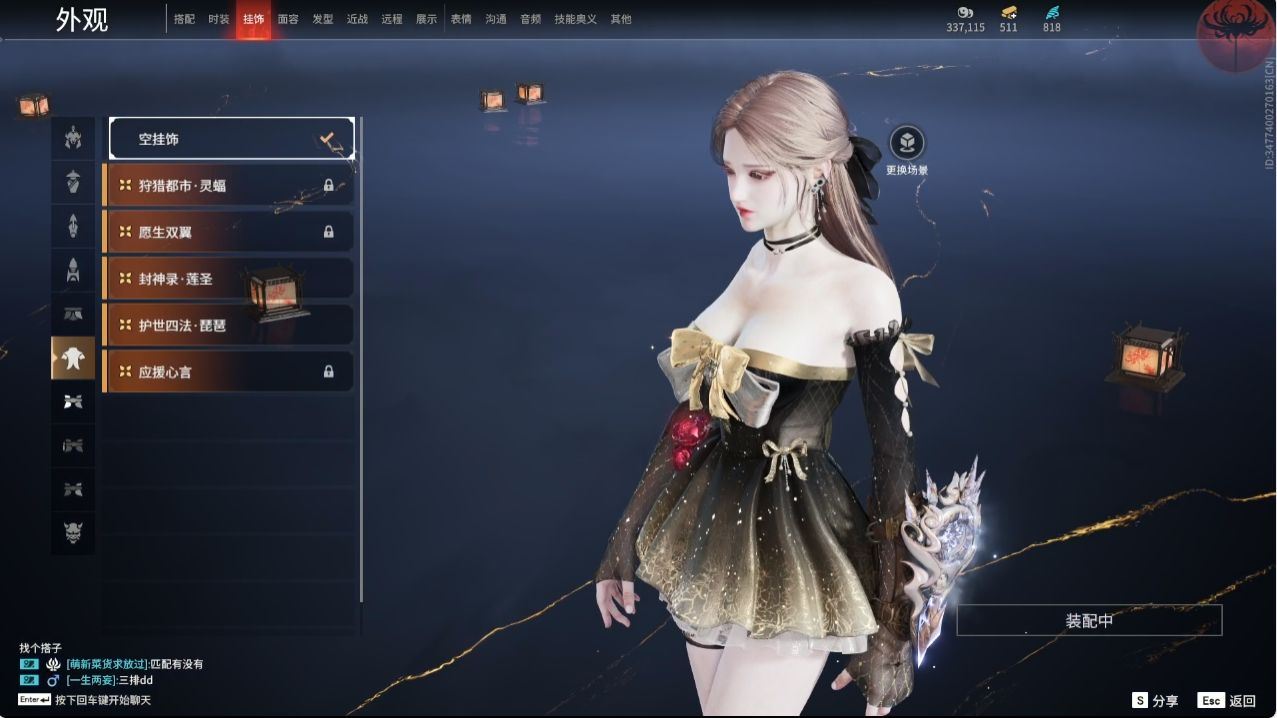Select the 面容 tab
Screen dimensions: 1277x718
(288, 19)
